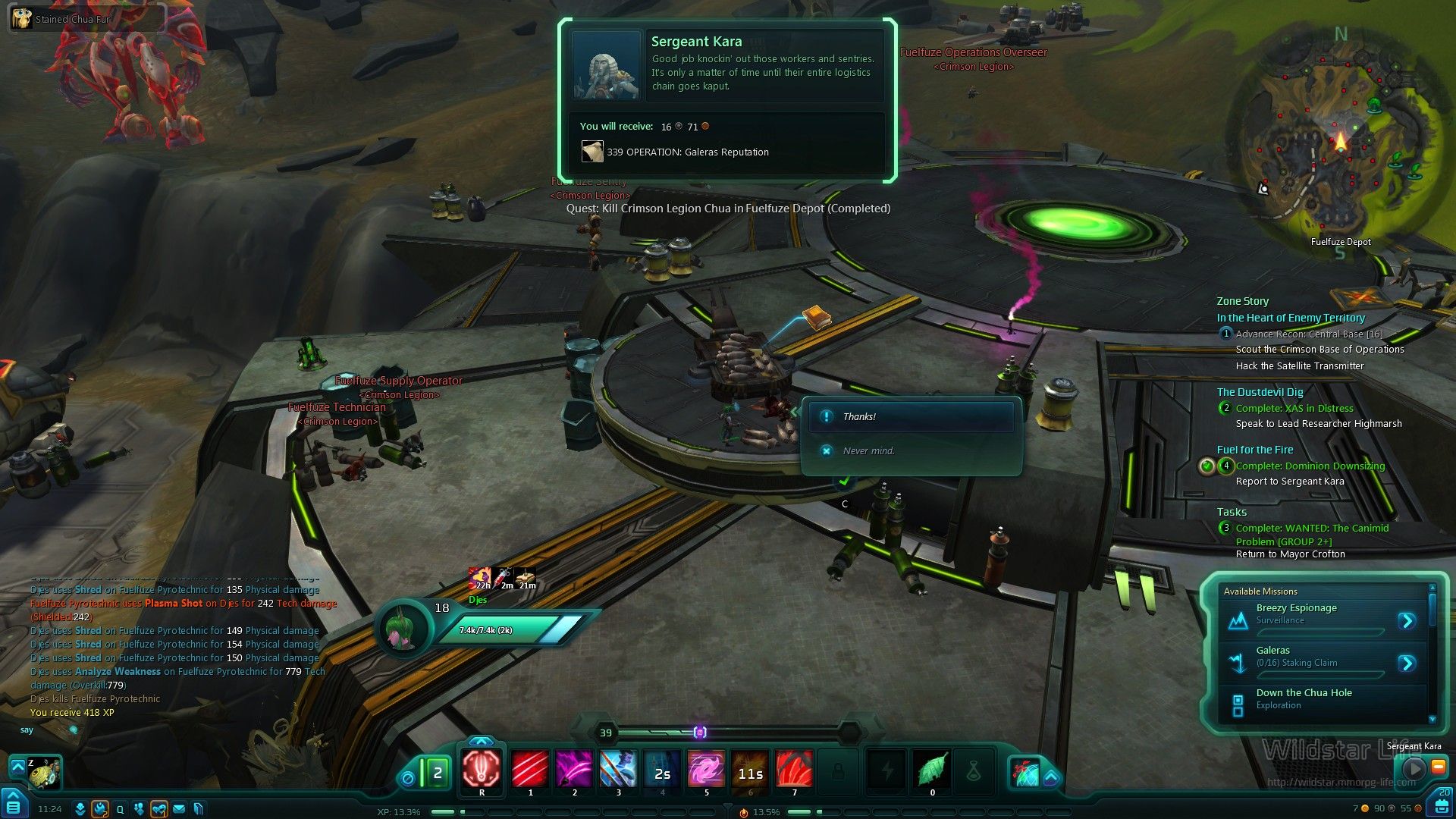Activate the red slashes ability in slot 1

pos(530,770)
